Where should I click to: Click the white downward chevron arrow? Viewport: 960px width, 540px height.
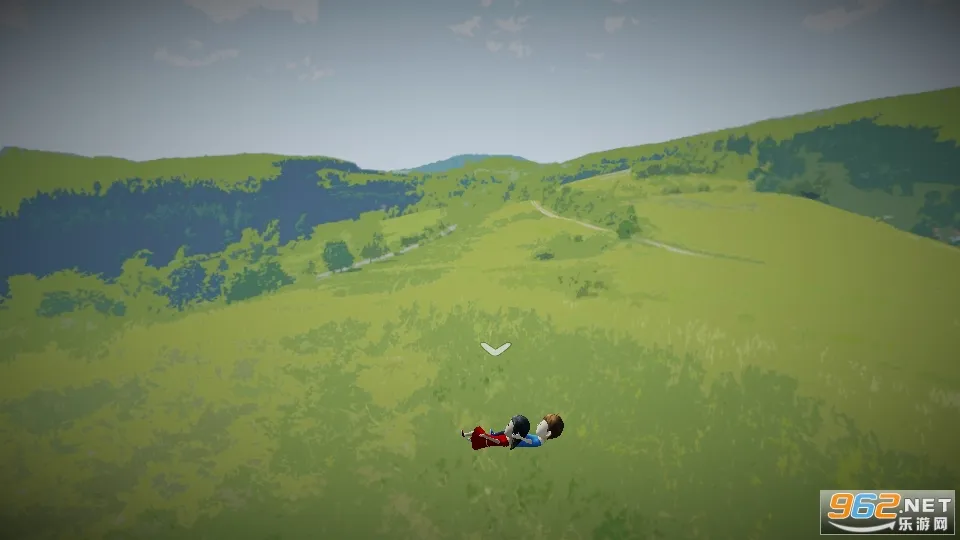click(x=495, y=348)
